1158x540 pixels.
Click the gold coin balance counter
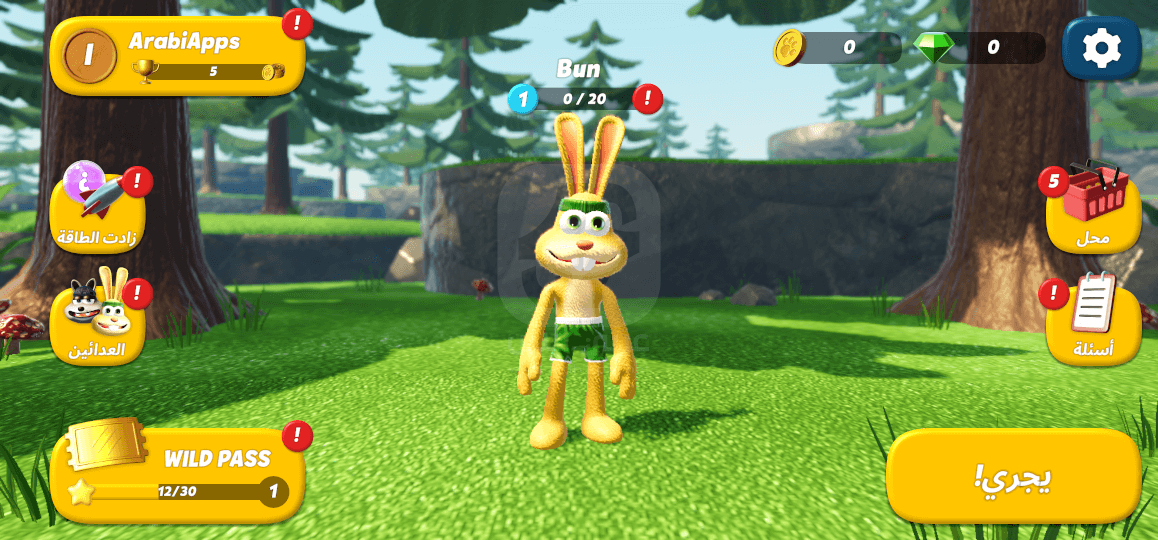(836, 47)
